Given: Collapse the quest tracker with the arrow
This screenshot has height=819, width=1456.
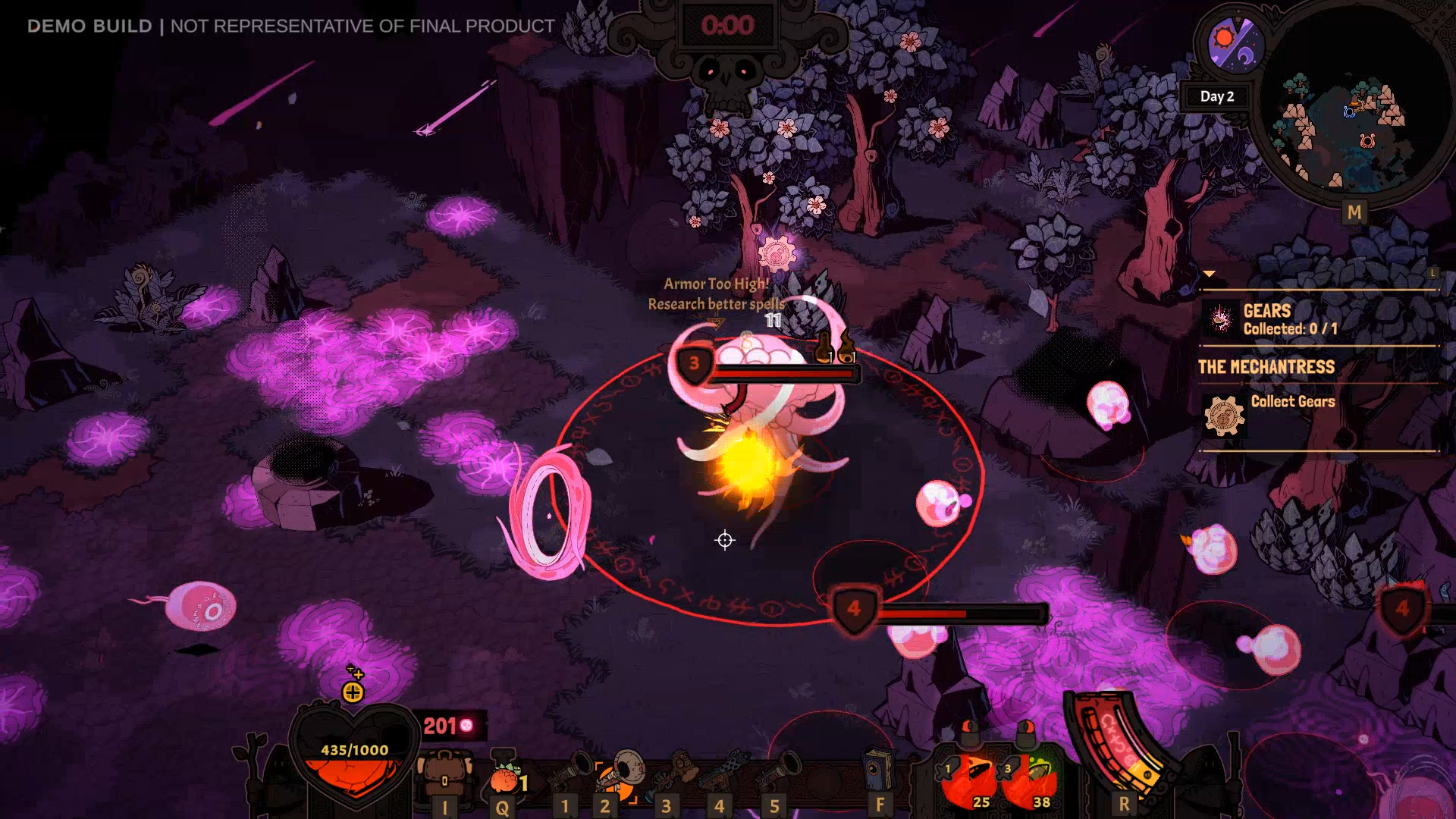Looking at the screenshot, I should [x=1209, y=274].
